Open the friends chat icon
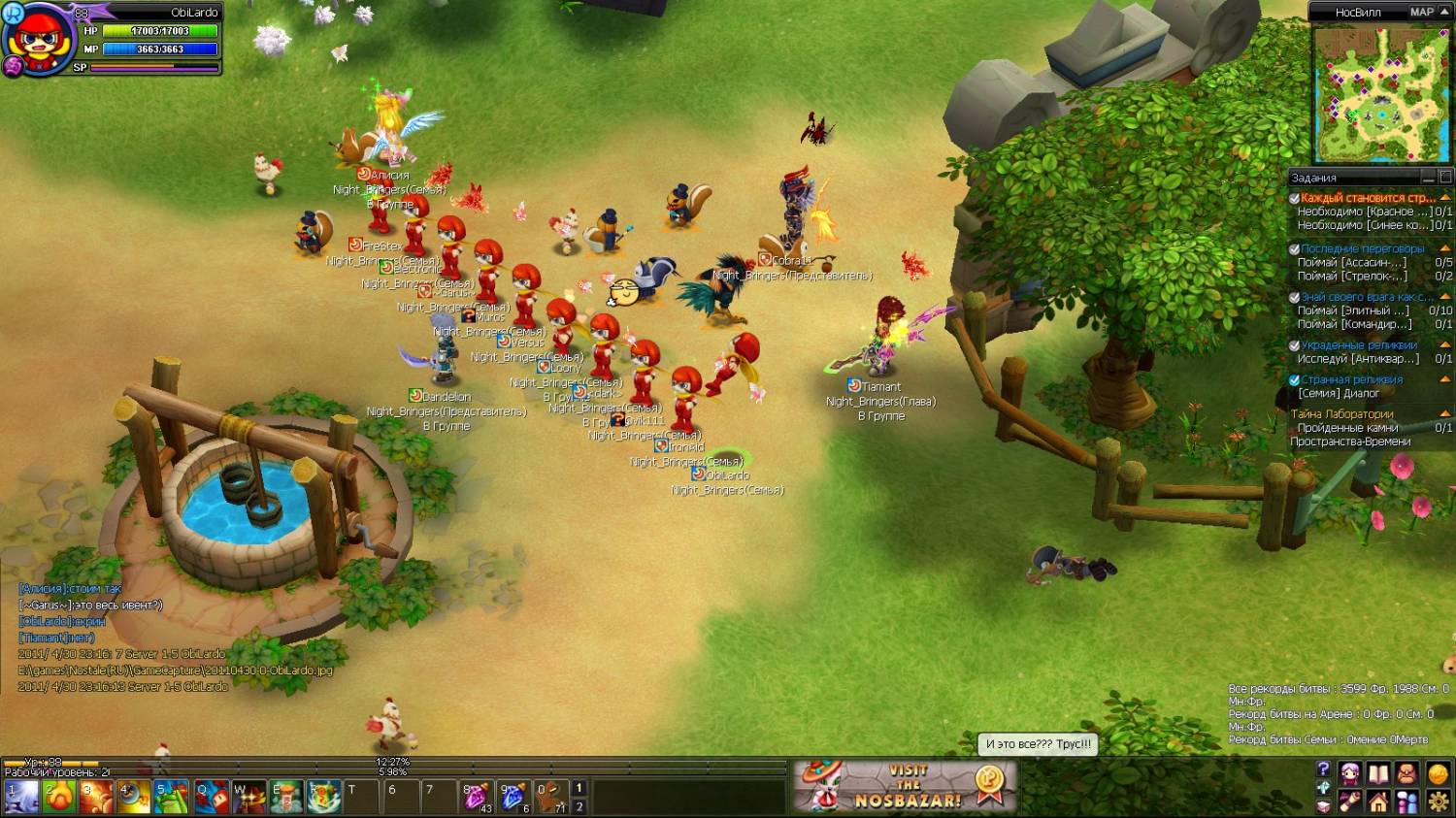Screen dimensions: 1456x818 click(x=1407, y=802)
